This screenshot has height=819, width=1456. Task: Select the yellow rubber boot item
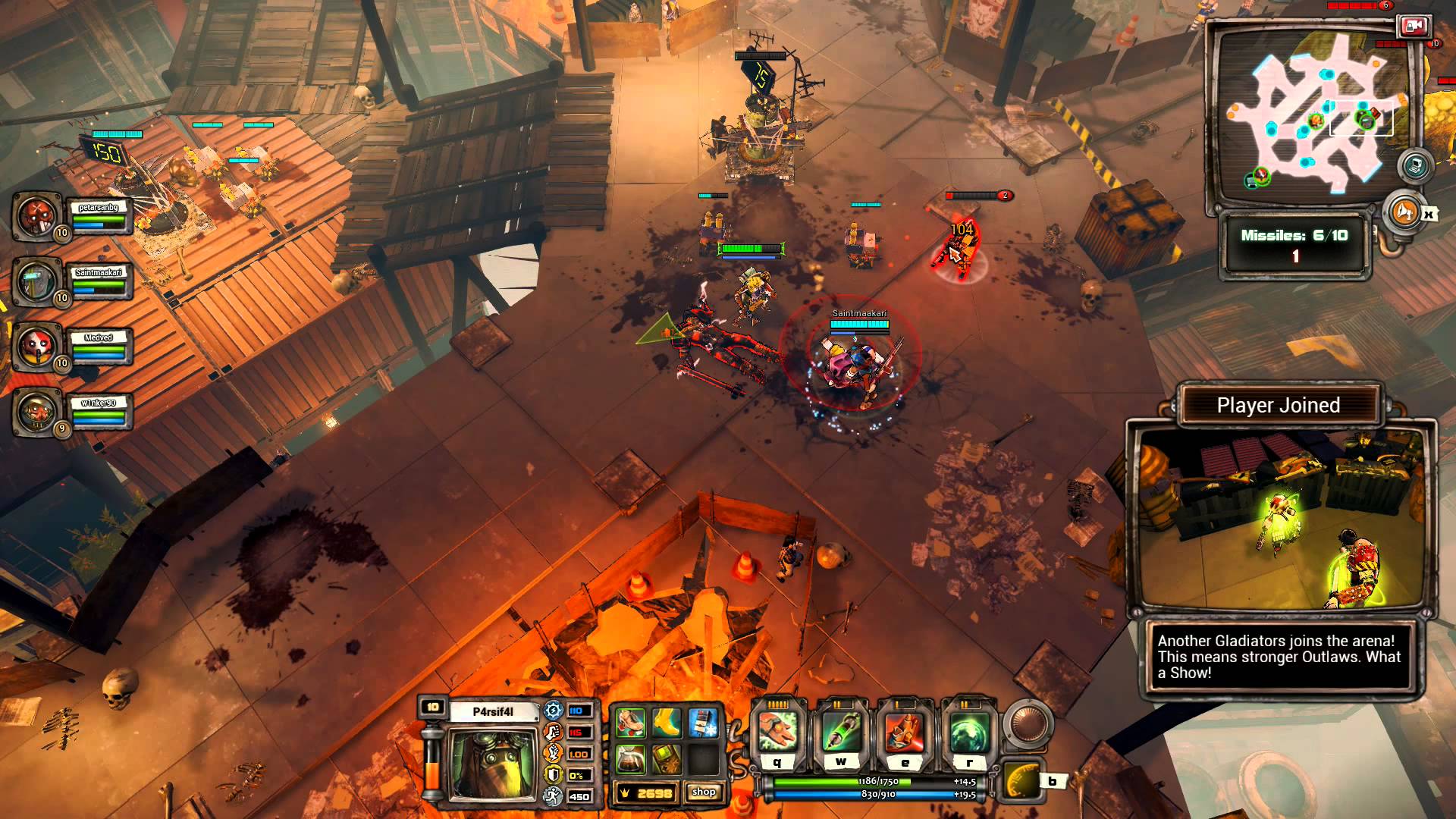(667, 723)
